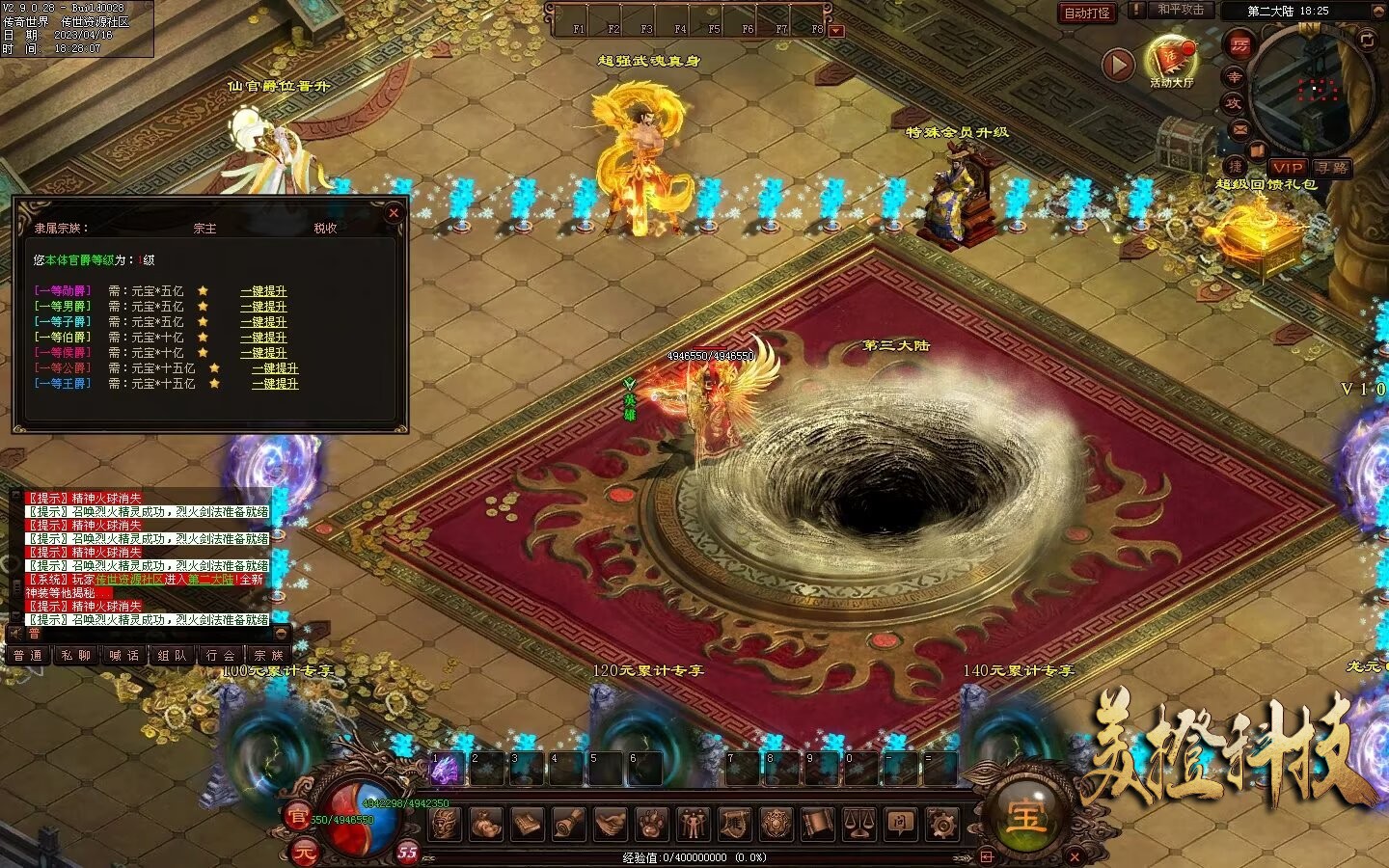Click the round play arrow button

point(1118,65)
